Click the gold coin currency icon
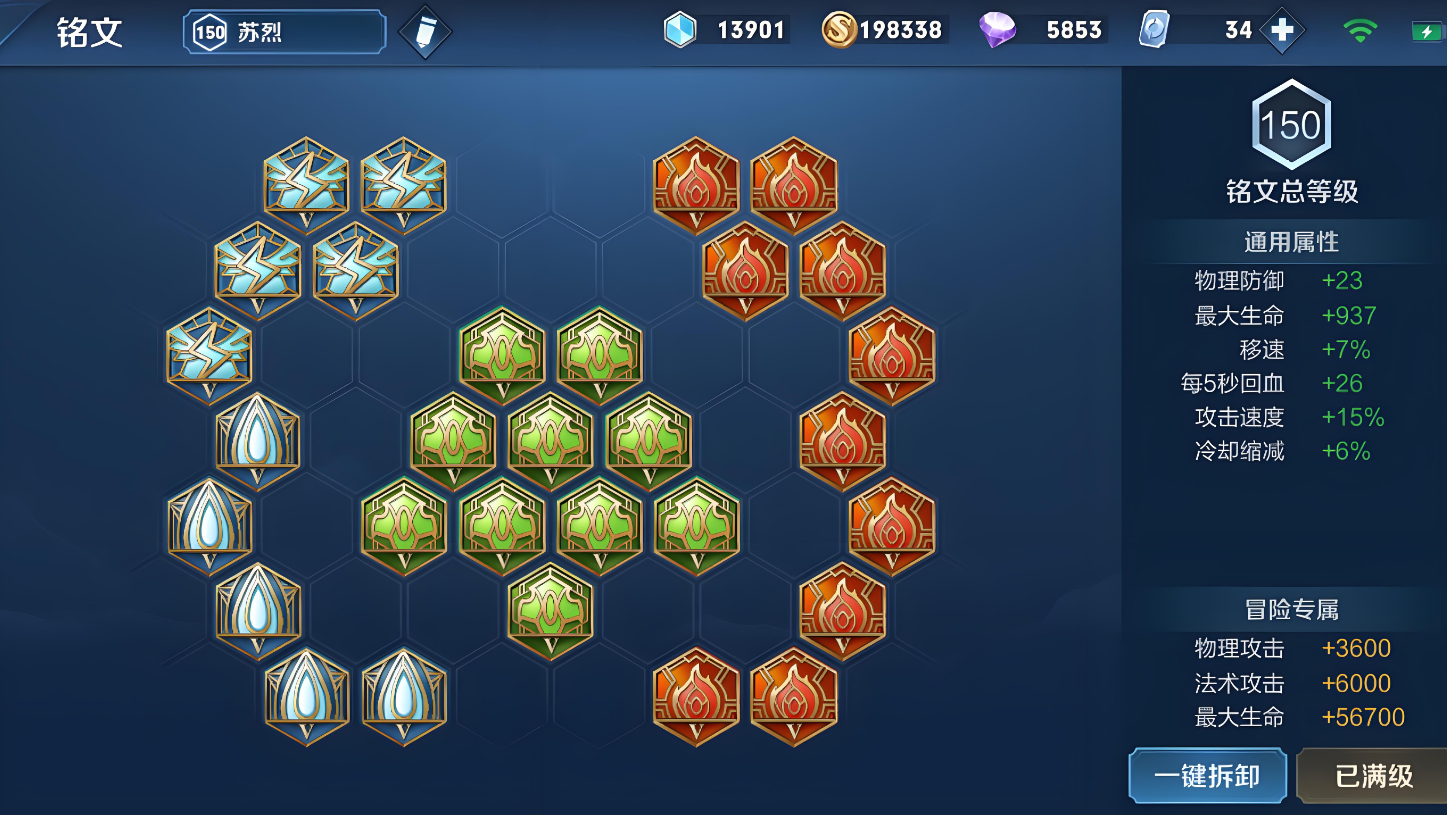The image size is (1447, 815). [839, 30]
